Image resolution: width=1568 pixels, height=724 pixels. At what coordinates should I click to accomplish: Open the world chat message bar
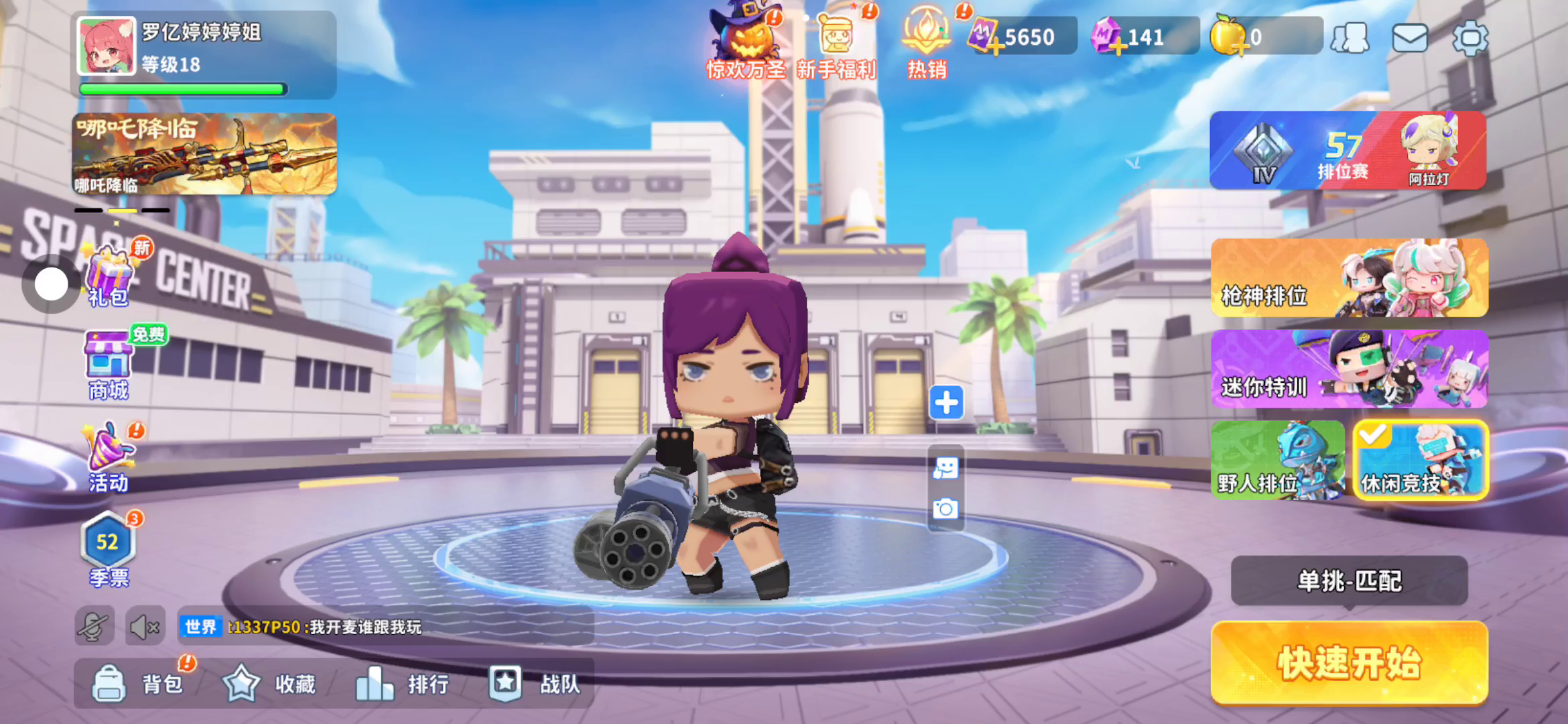(x=385, y=627)
